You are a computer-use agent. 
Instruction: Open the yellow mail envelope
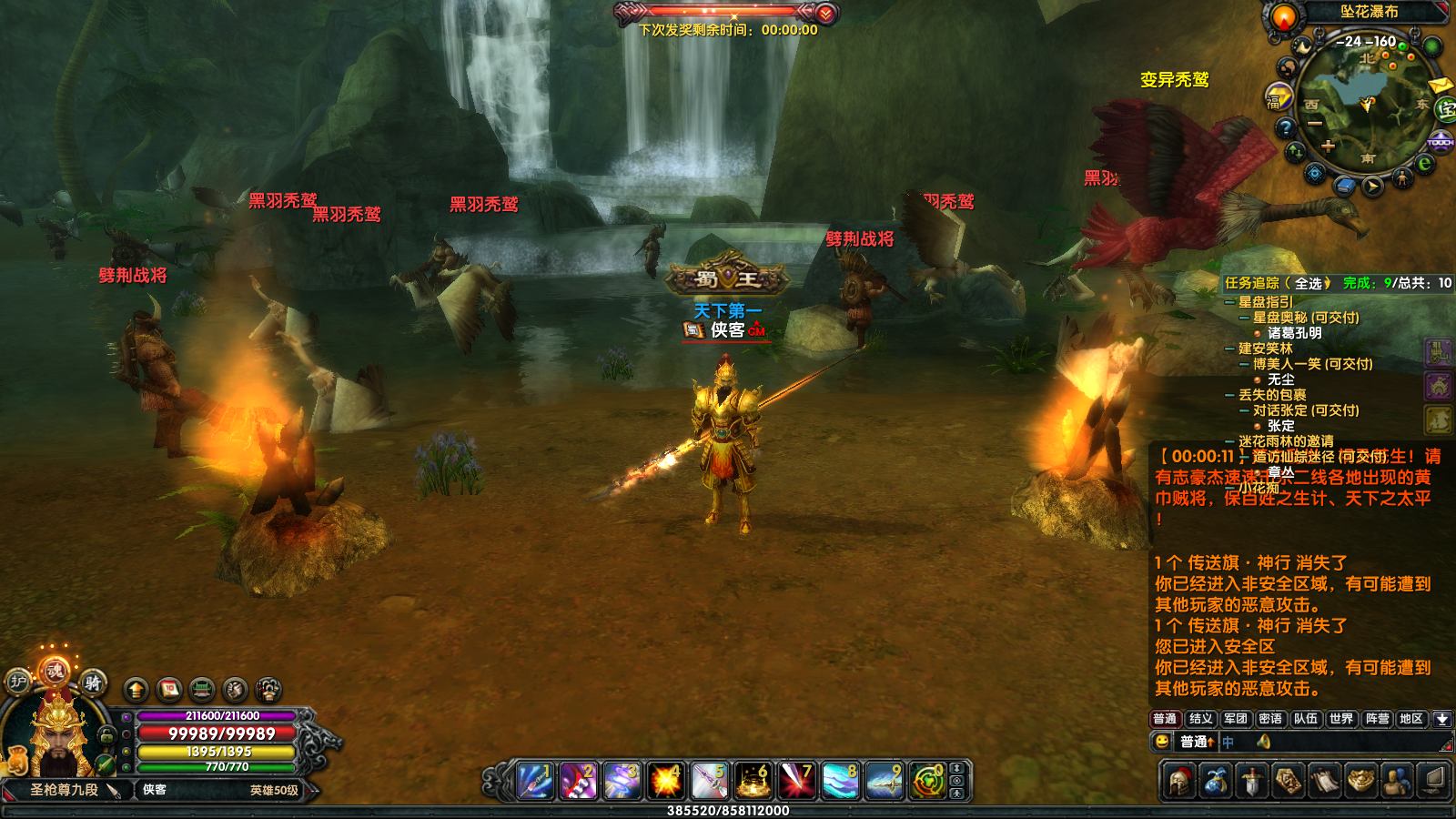click(x=1440, y=86)
